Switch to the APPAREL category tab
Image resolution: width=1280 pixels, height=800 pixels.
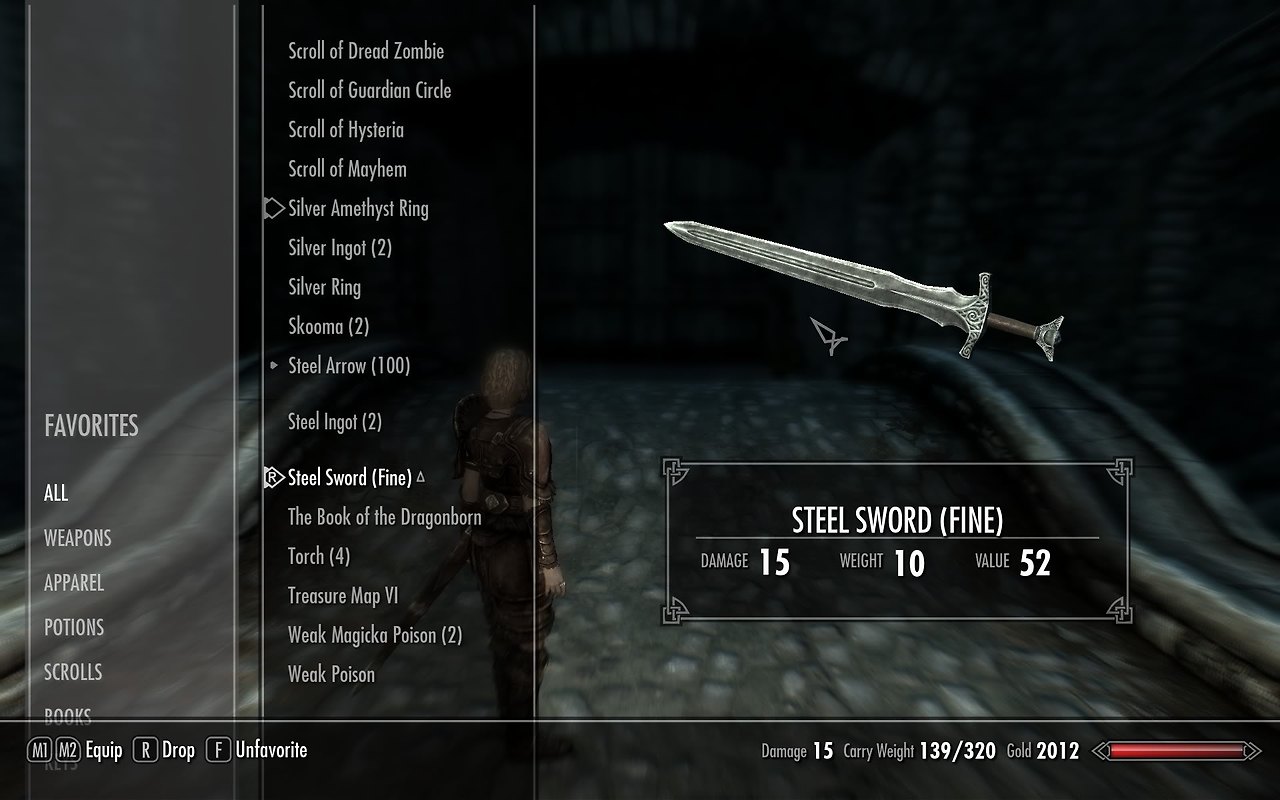coord(74,583)
